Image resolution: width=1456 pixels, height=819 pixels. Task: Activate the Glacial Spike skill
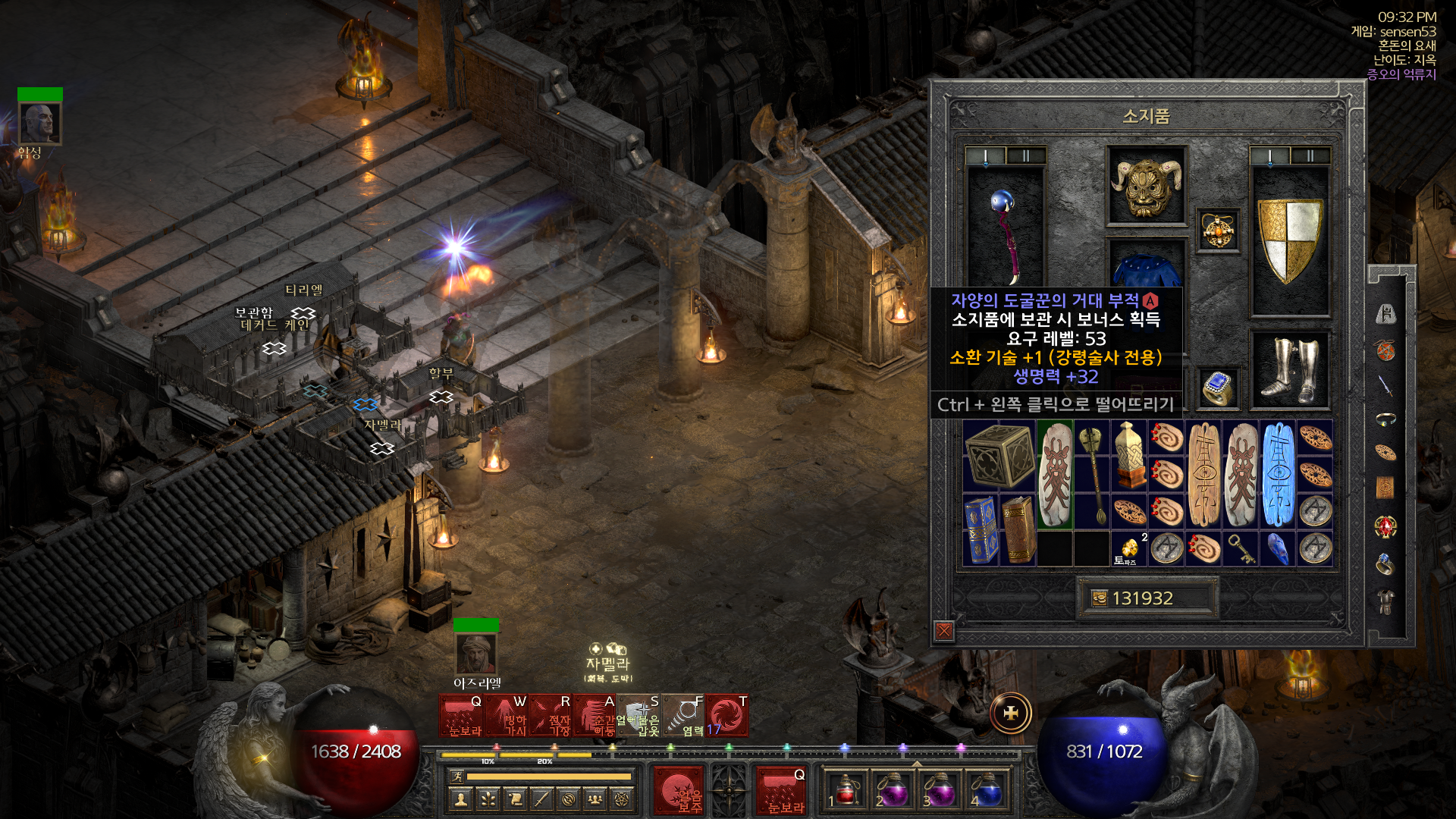pyautogui.click(x=507, y=717)
